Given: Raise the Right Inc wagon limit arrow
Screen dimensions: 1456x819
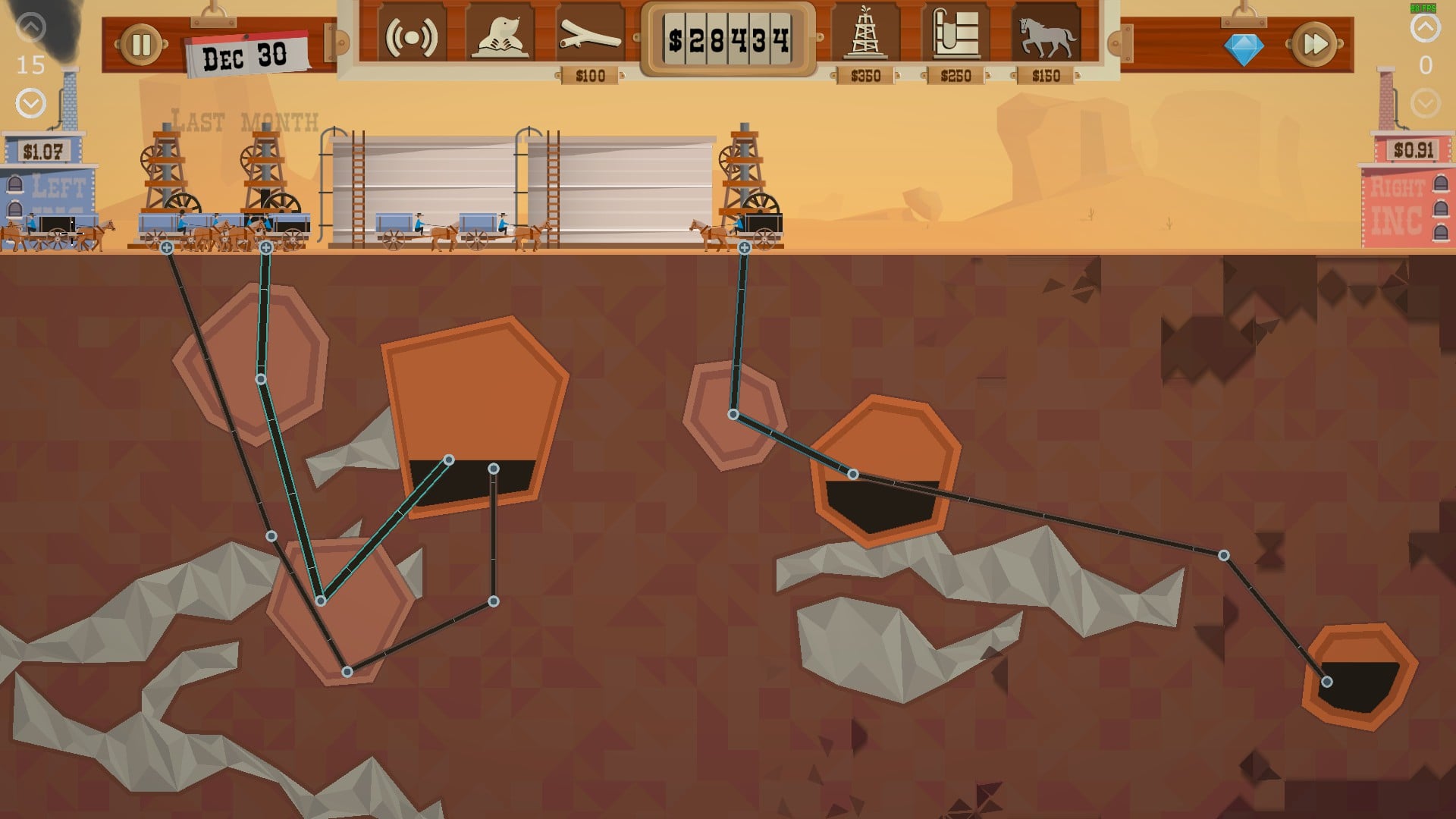Looking at the screenshot, I should [1425, 28].
